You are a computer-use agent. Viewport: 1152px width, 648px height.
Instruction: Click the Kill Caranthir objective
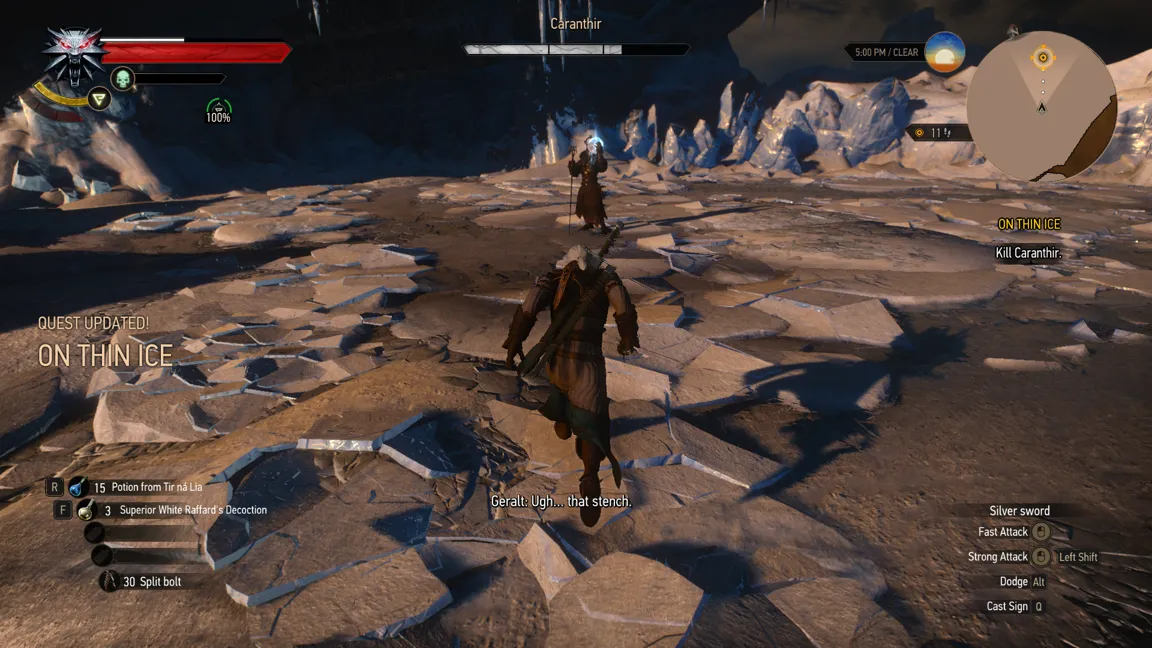point(1028,253)
